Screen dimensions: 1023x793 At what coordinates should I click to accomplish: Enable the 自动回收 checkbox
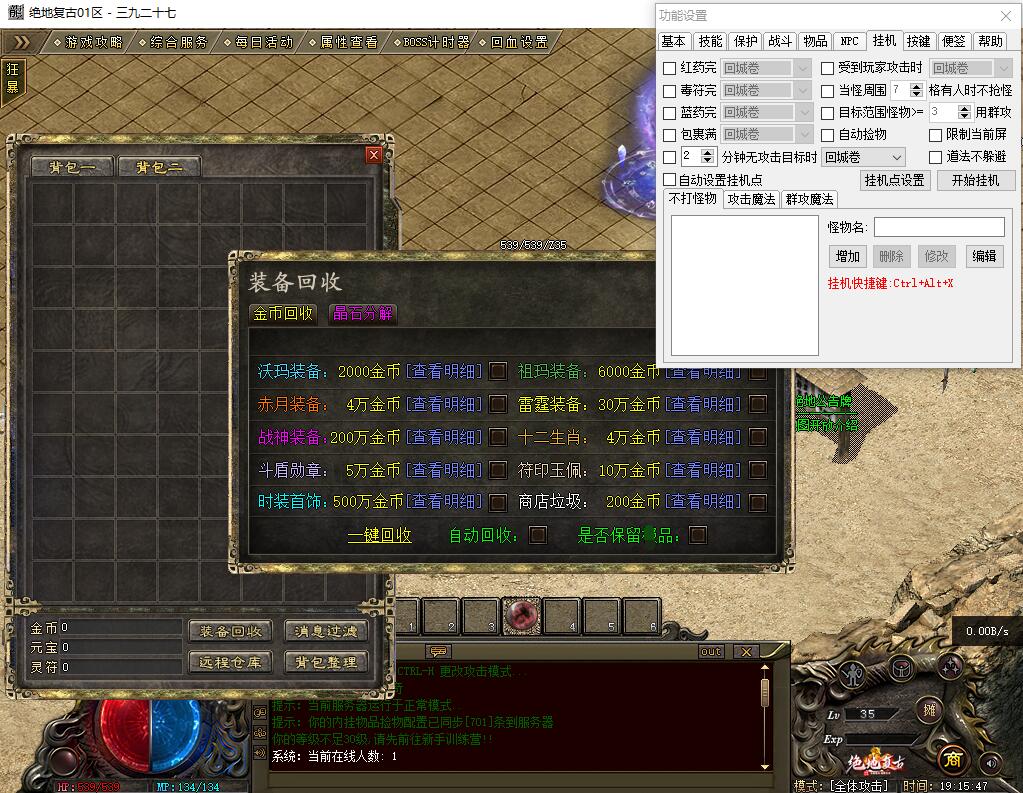538,535
